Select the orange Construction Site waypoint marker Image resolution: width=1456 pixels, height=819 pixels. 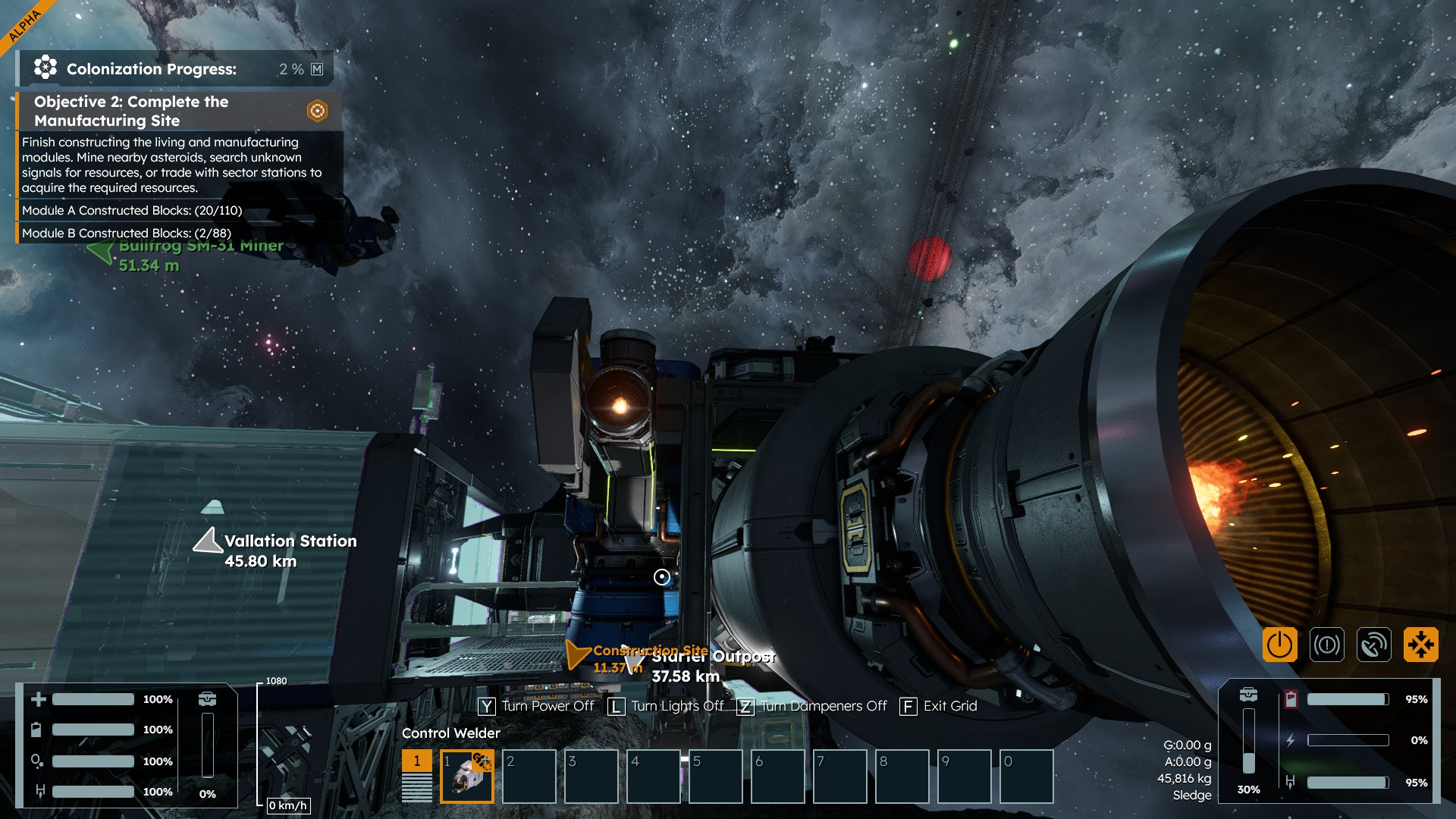[x=577, y=654]
